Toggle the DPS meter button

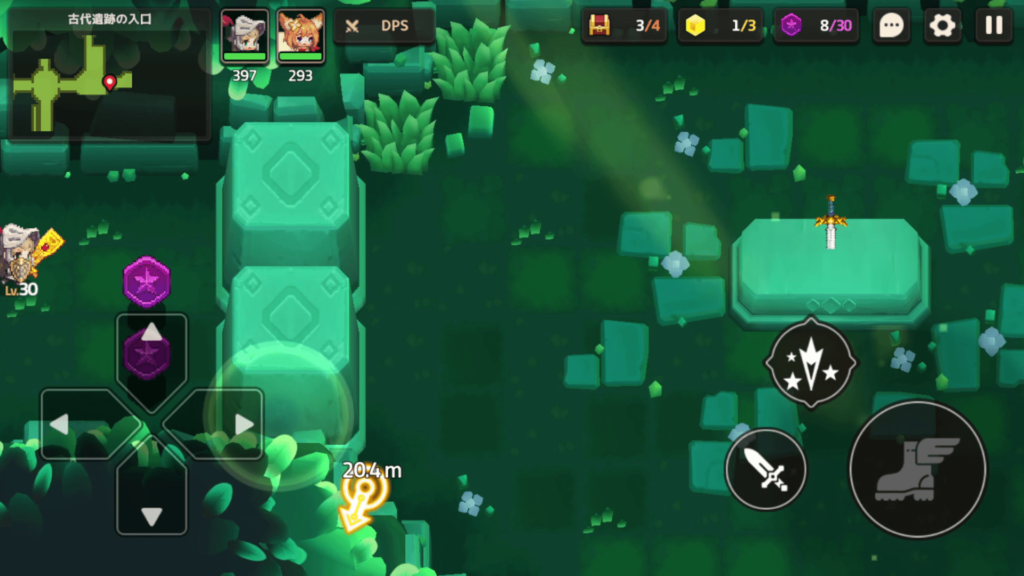tap(385, 27)
